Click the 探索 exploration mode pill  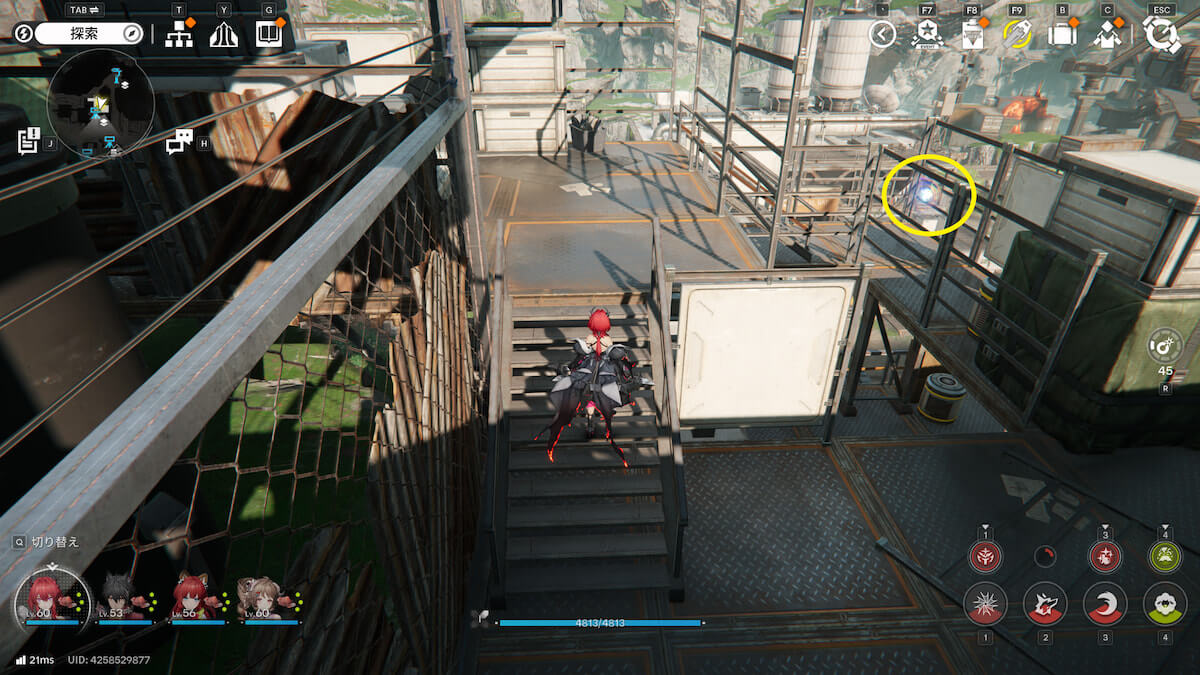tap(90, 34)
